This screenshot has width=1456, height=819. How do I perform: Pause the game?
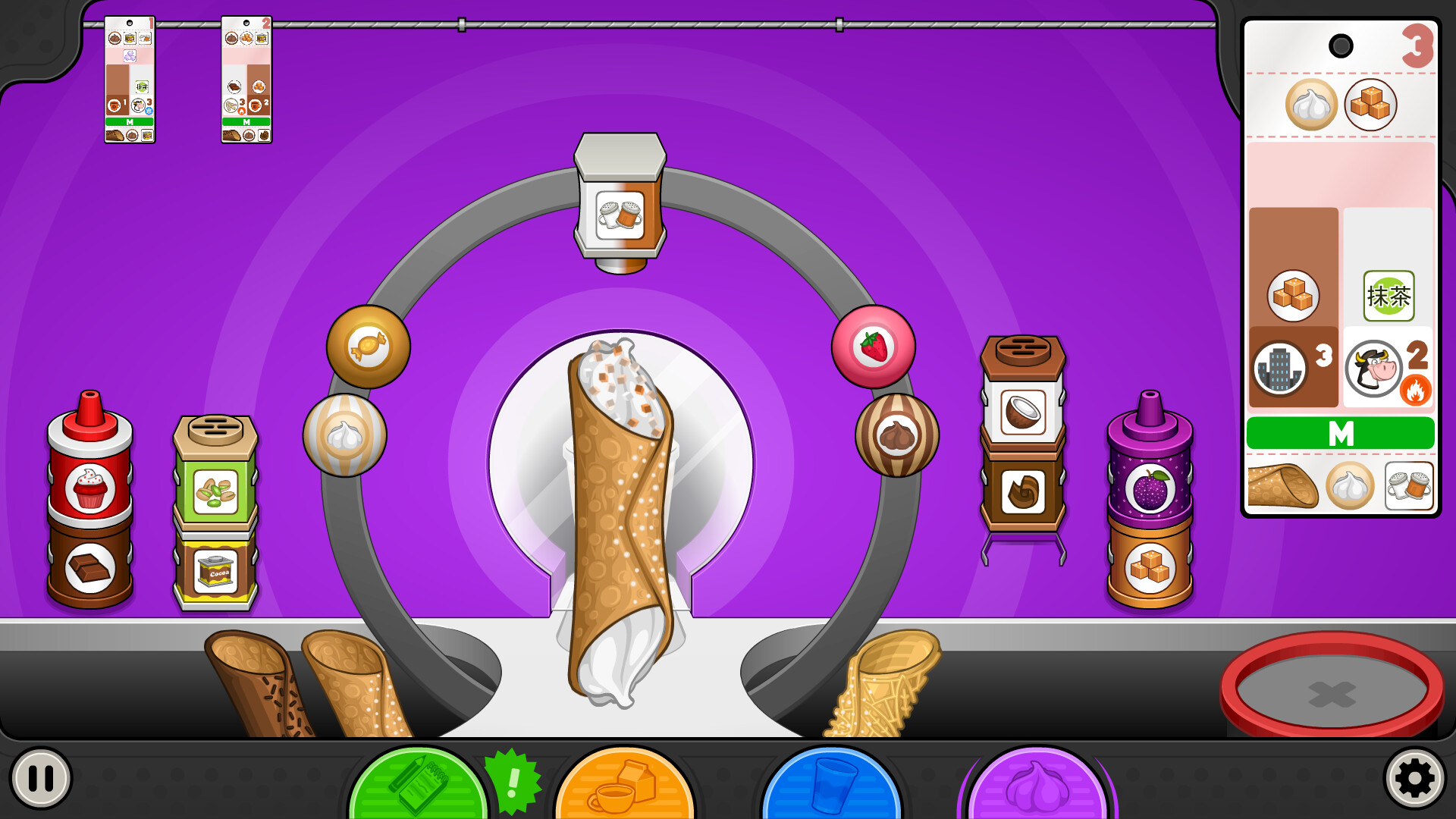click(41, 778)
